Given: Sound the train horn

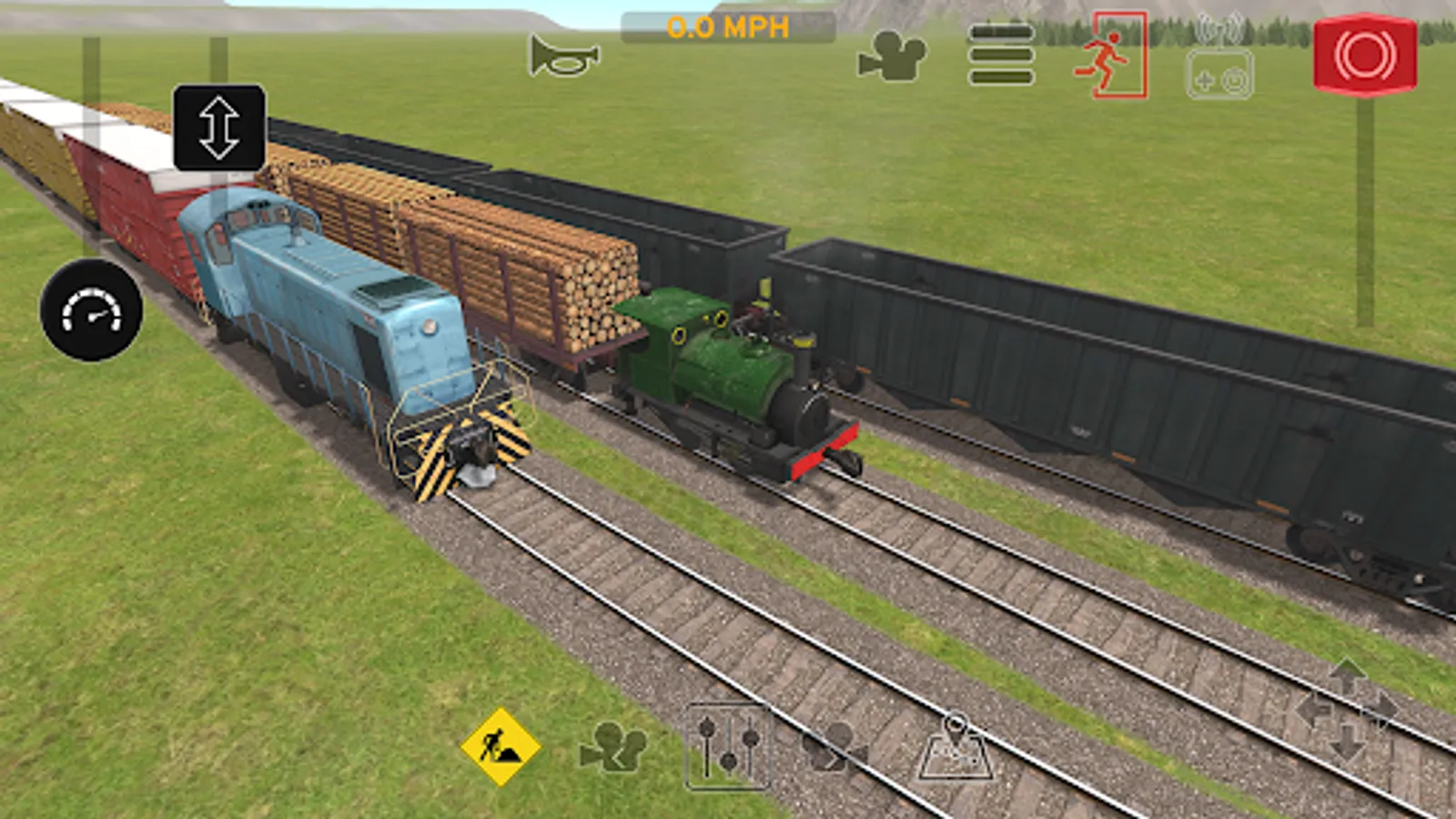Looking at the screenshot, I should [x=564, y=56].
